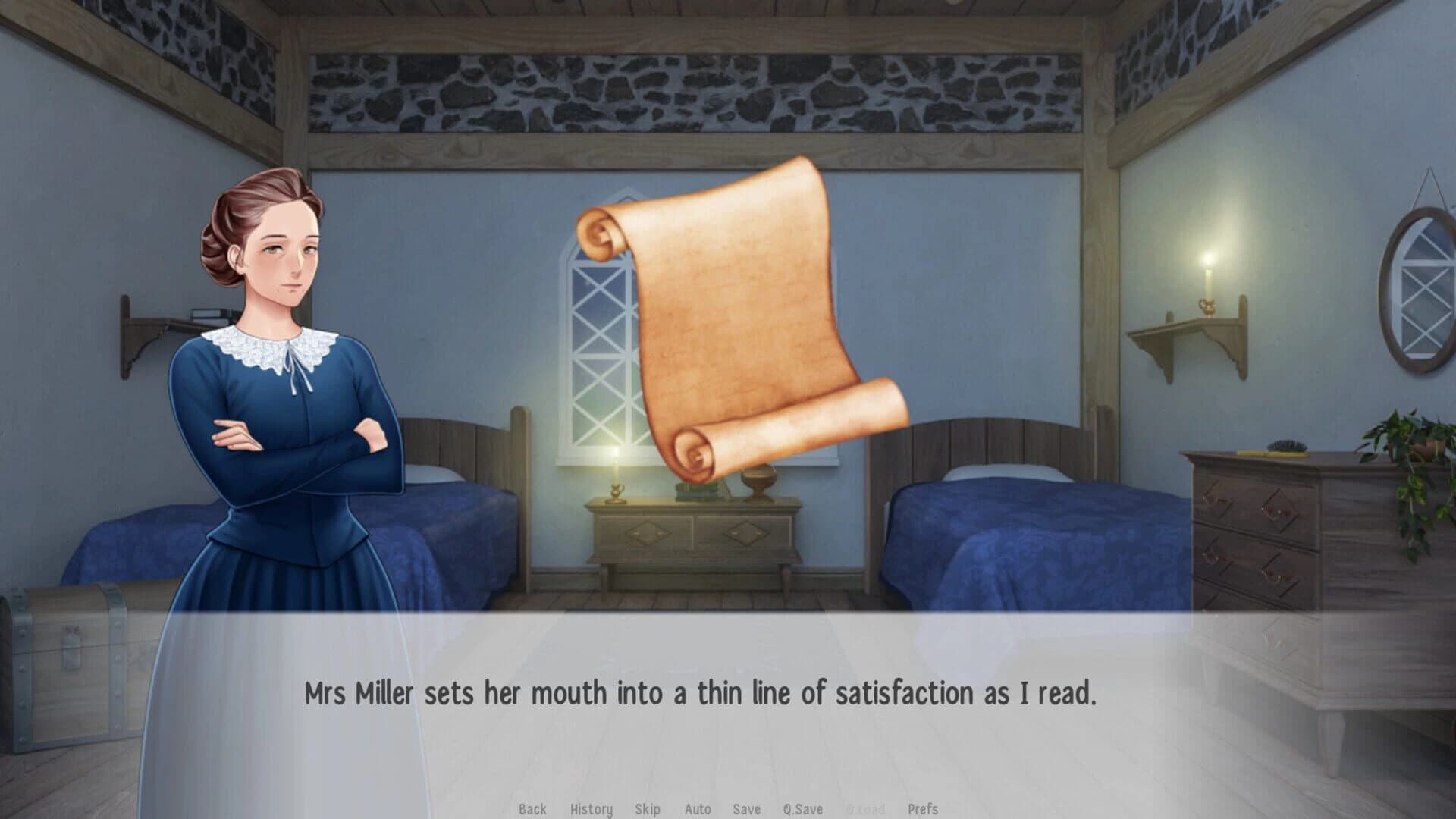Open the Save screen
The image size is (1456, 819).
747,809
